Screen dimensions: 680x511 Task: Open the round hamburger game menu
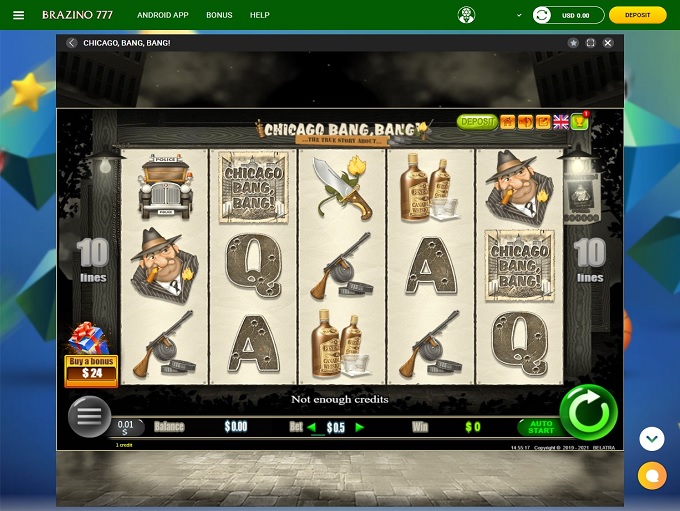pos(89,416)
